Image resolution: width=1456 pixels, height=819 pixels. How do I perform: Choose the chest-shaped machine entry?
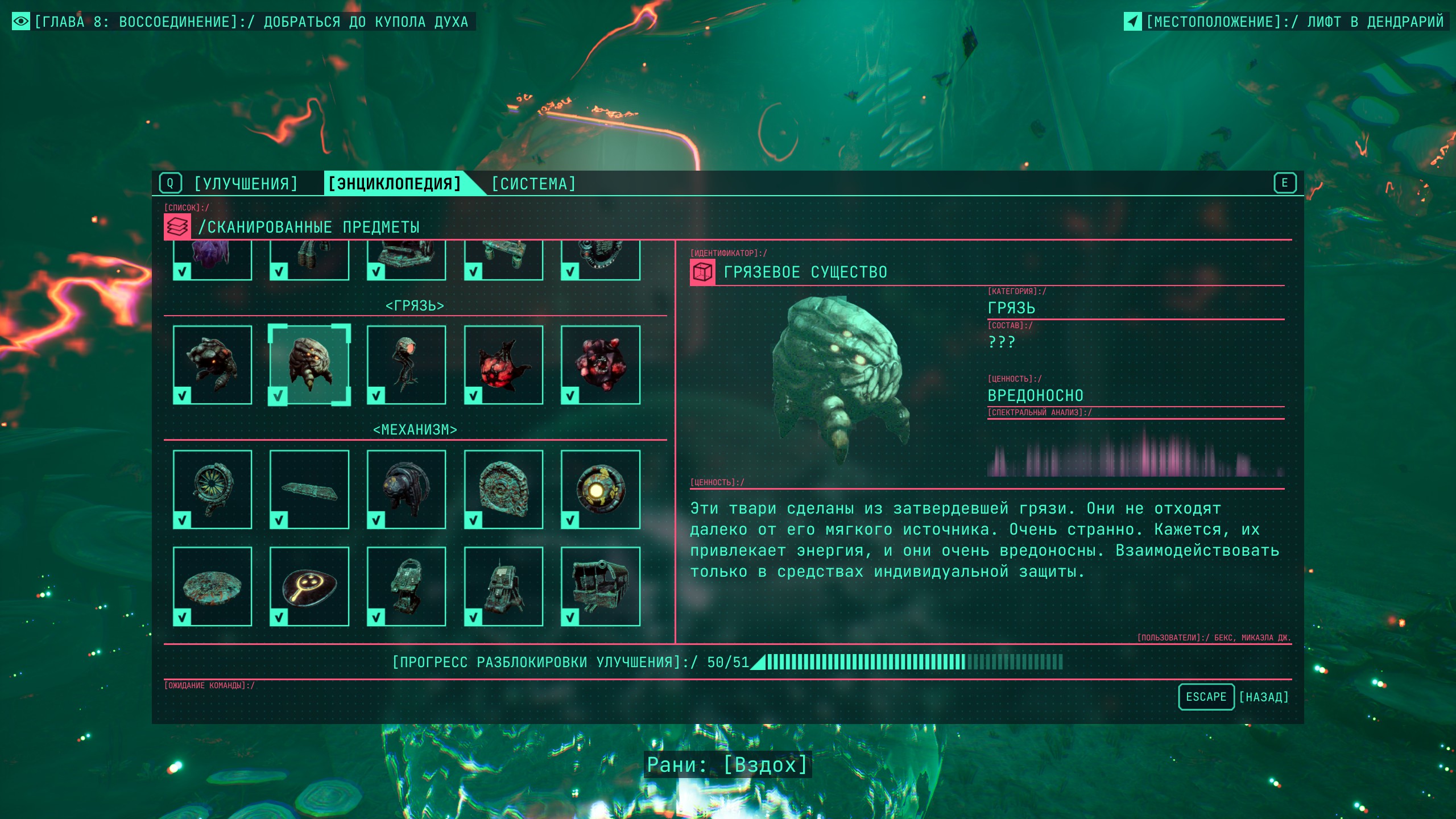[601, 586]
